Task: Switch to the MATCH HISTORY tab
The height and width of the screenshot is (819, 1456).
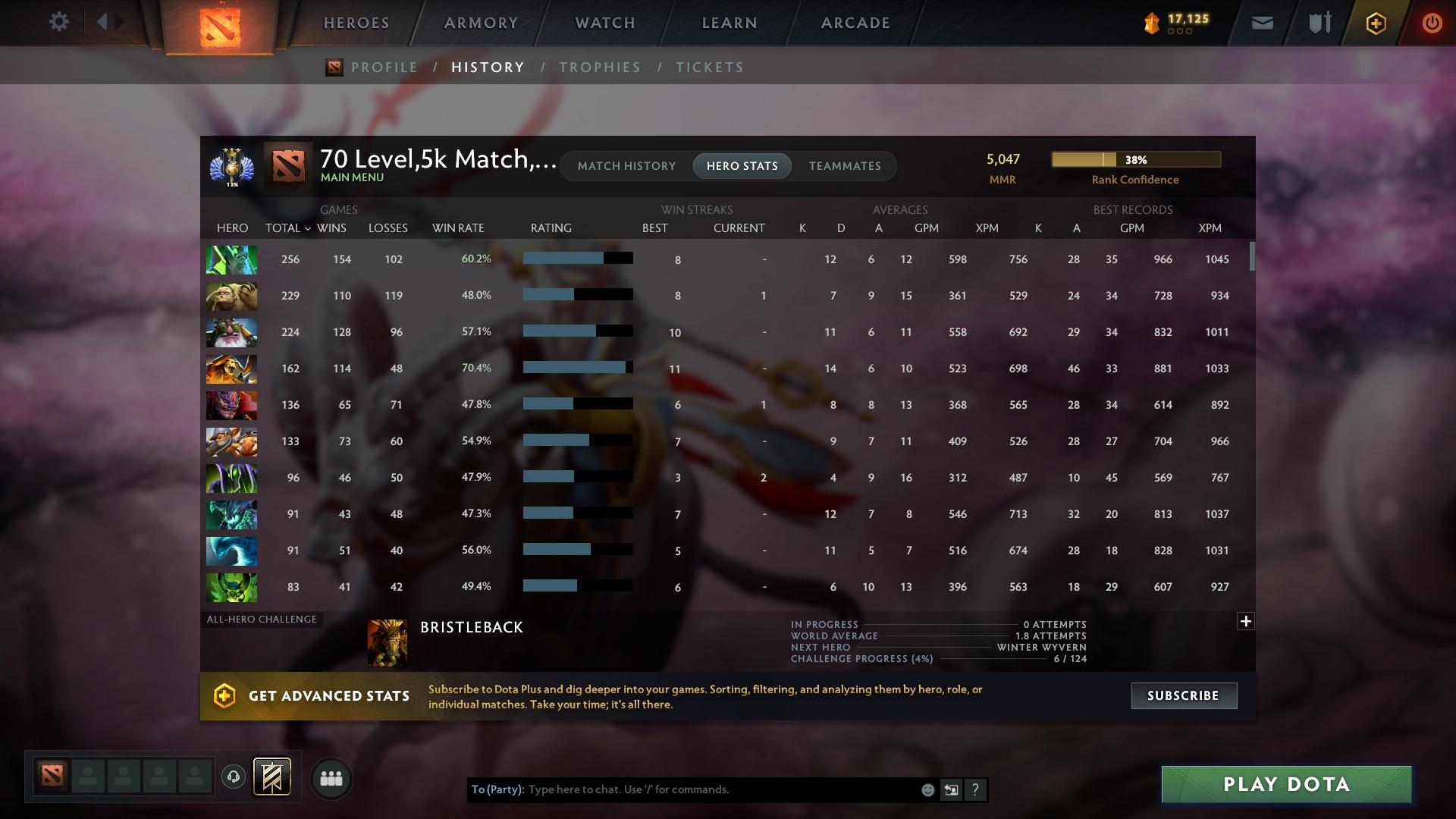Action: point(626,166)
